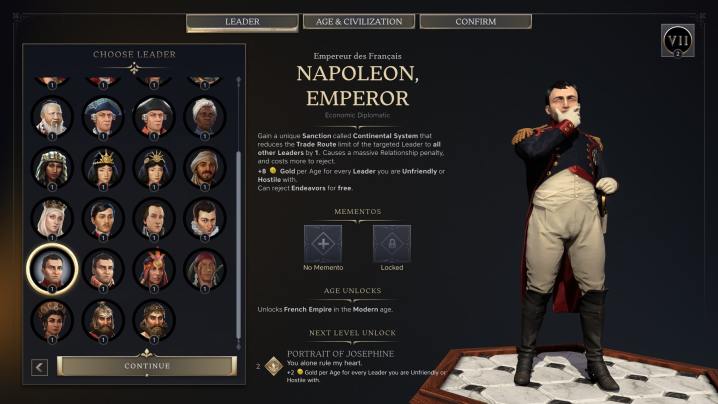The height and width of the screenshot is (404, 718).
Task: Switch to the Leader tab
Action: click(x=242, y=21)
